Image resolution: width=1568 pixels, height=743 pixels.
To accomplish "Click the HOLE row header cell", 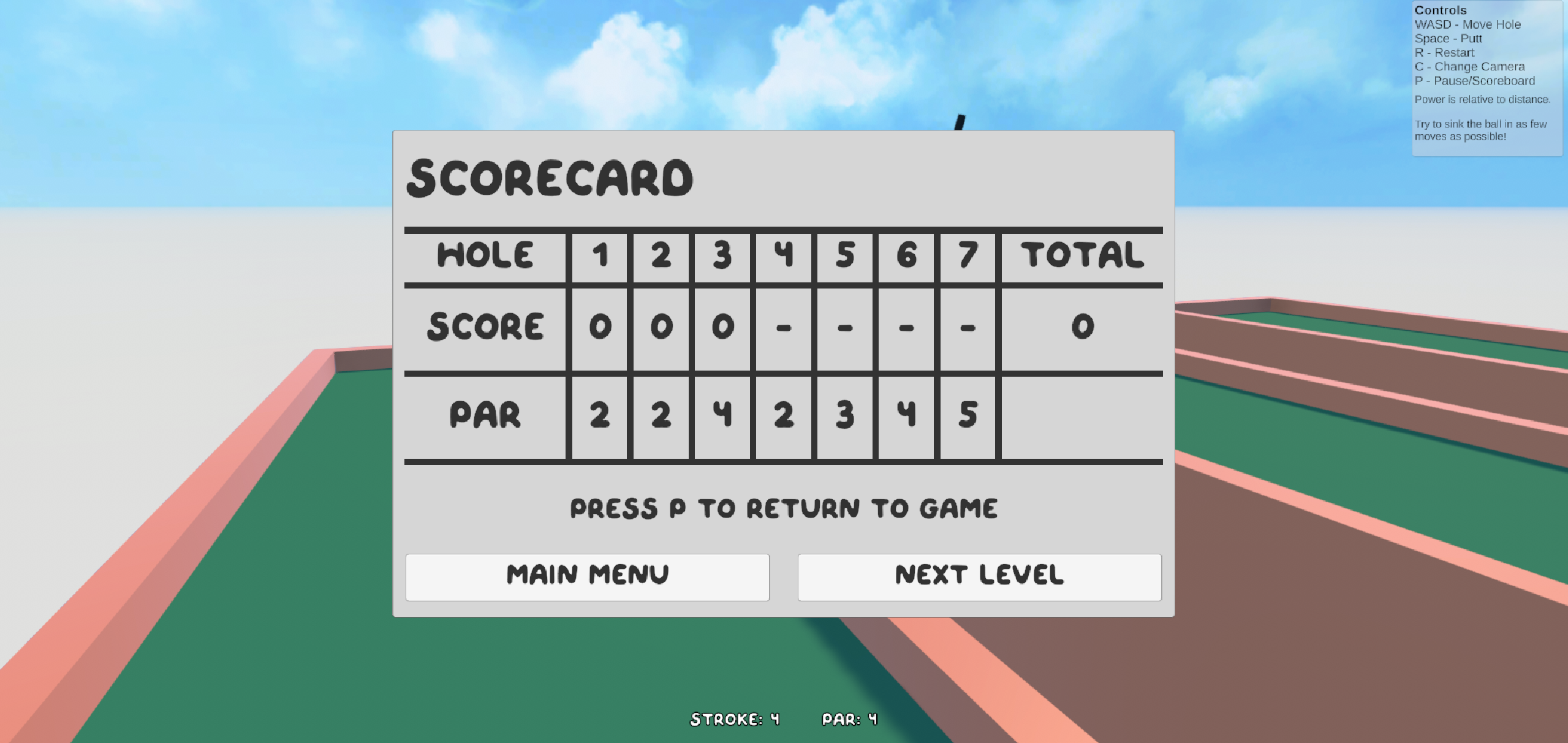I will 486,256.
